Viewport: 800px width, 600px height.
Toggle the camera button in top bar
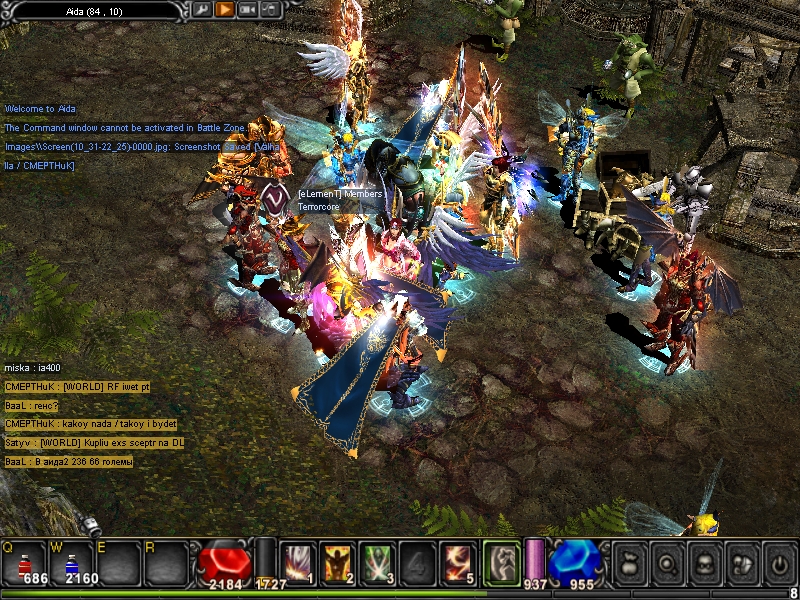click(x=247, y=10)
